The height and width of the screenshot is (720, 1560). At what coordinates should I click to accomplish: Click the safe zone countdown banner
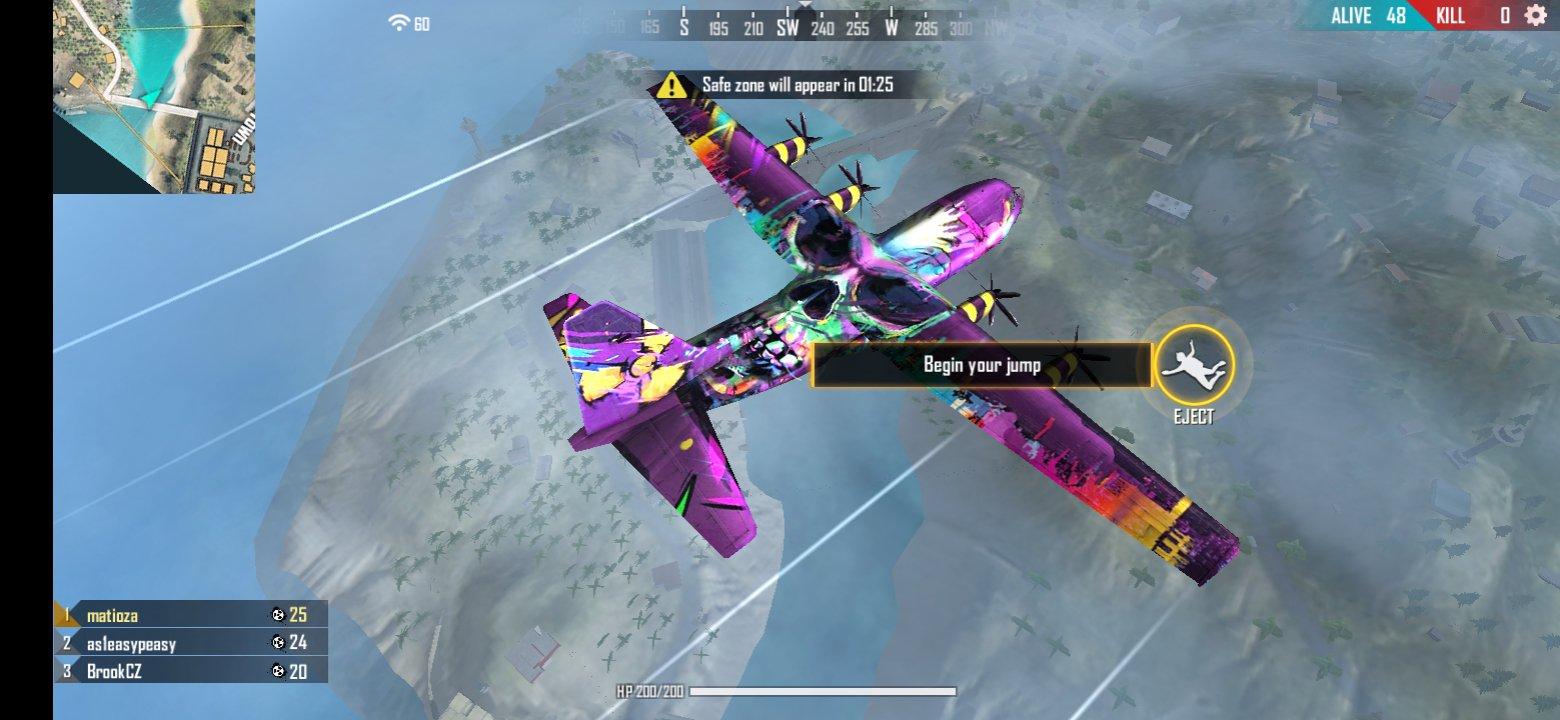click(x=790, y=85)
